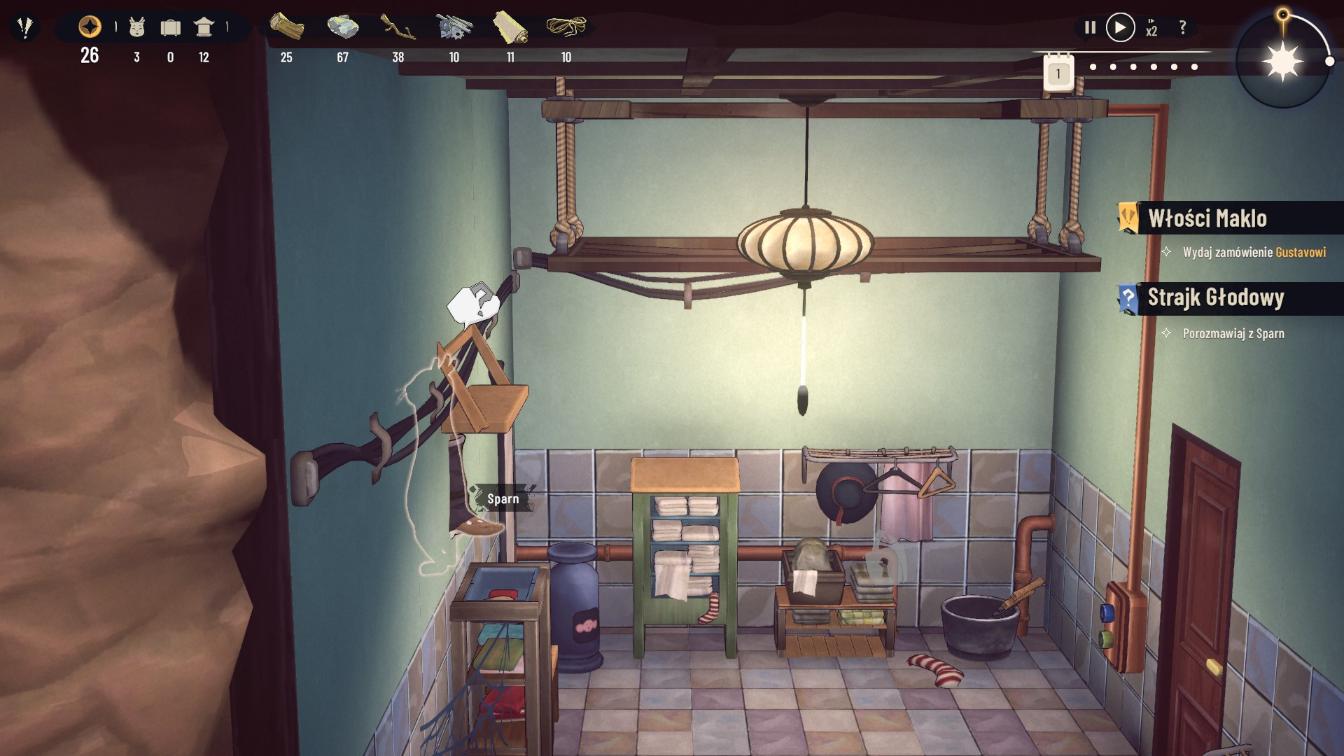
Task: Select the Sparn name tag
Action: (503, 498)
